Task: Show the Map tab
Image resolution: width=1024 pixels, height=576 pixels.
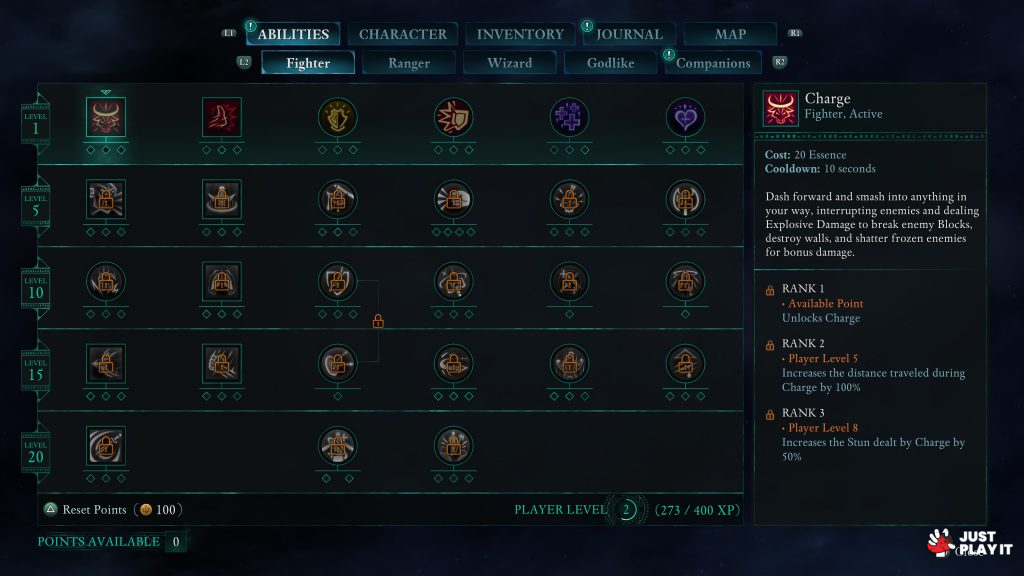Action: point(730,34)
